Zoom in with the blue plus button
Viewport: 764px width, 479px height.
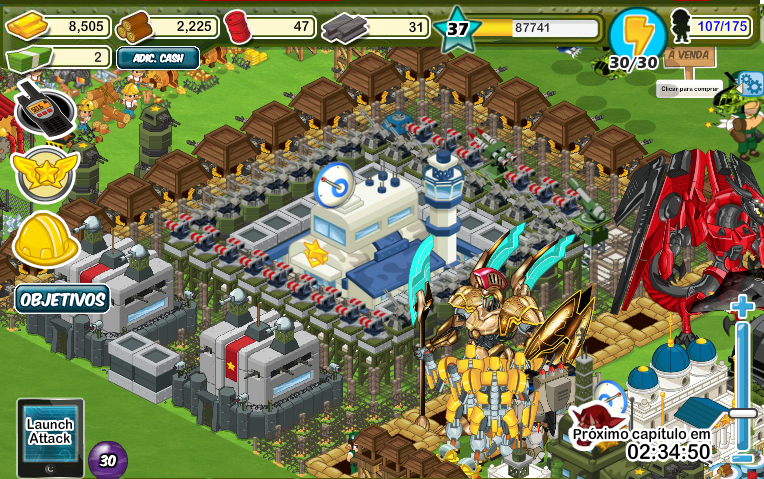(x=742, y=306)
